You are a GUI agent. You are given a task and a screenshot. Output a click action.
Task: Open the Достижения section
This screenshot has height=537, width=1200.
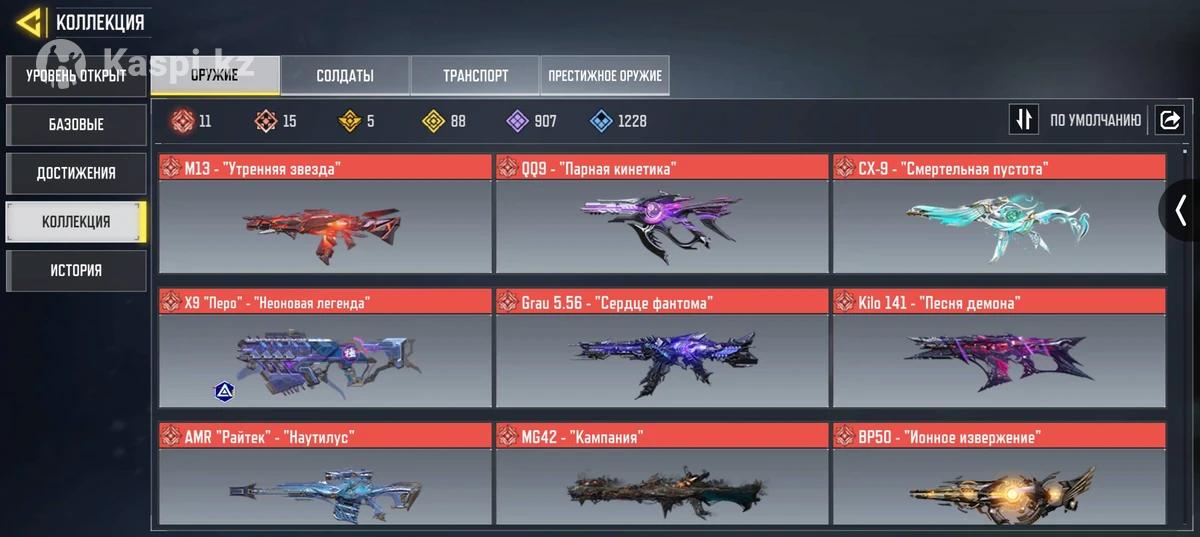(x=76, y=173)
